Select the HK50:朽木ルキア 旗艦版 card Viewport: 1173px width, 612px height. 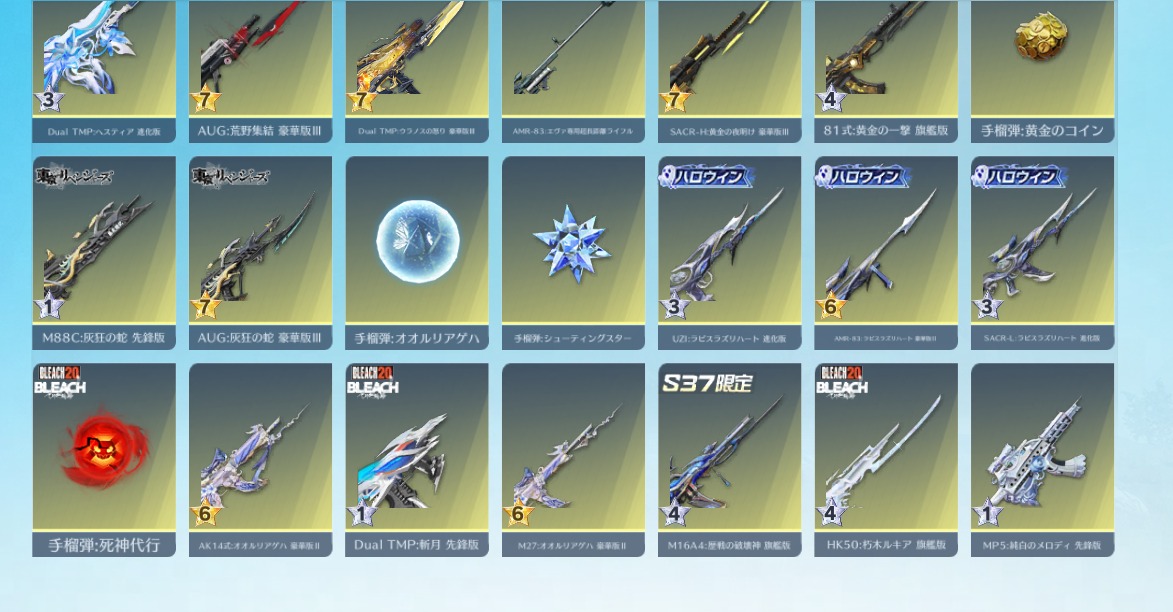pyautogui.click(x=886, y=457)
